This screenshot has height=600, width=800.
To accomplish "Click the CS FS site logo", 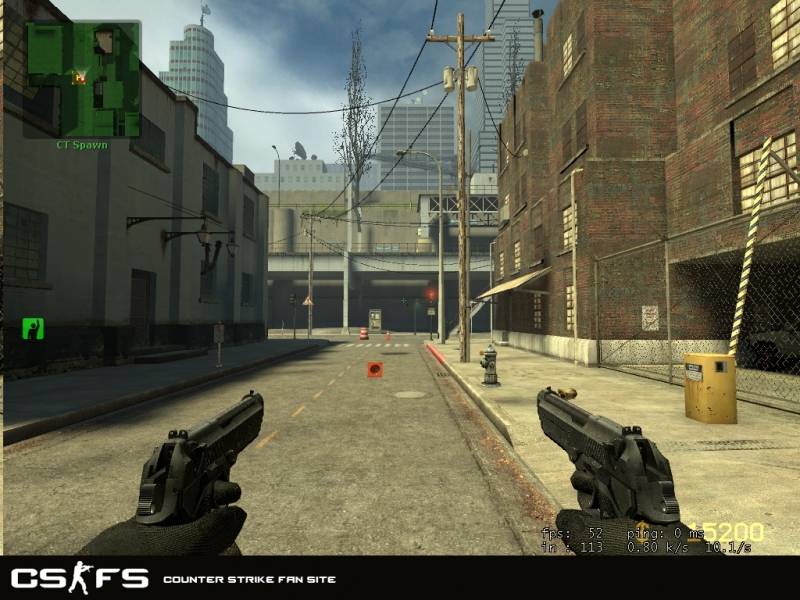I will 80,578.
